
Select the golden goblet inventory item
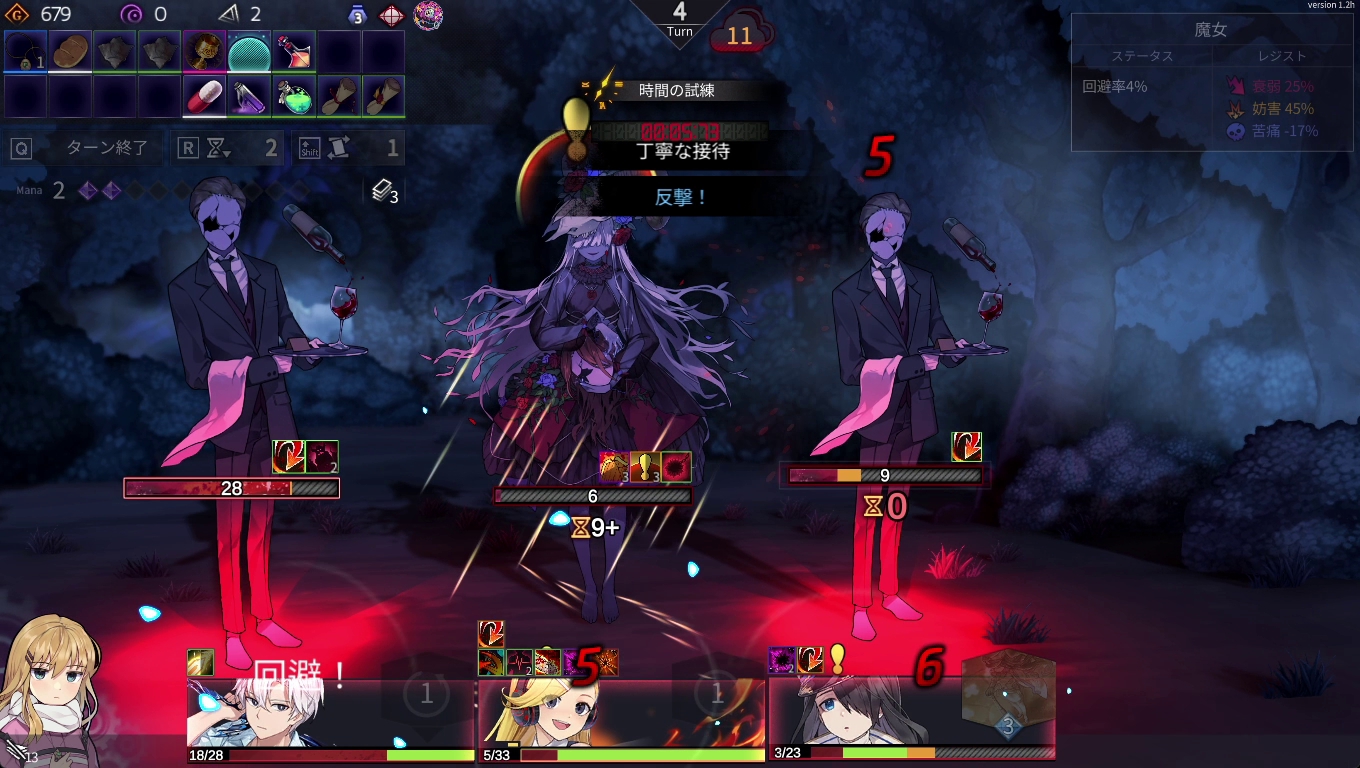[x=204, y=51]
